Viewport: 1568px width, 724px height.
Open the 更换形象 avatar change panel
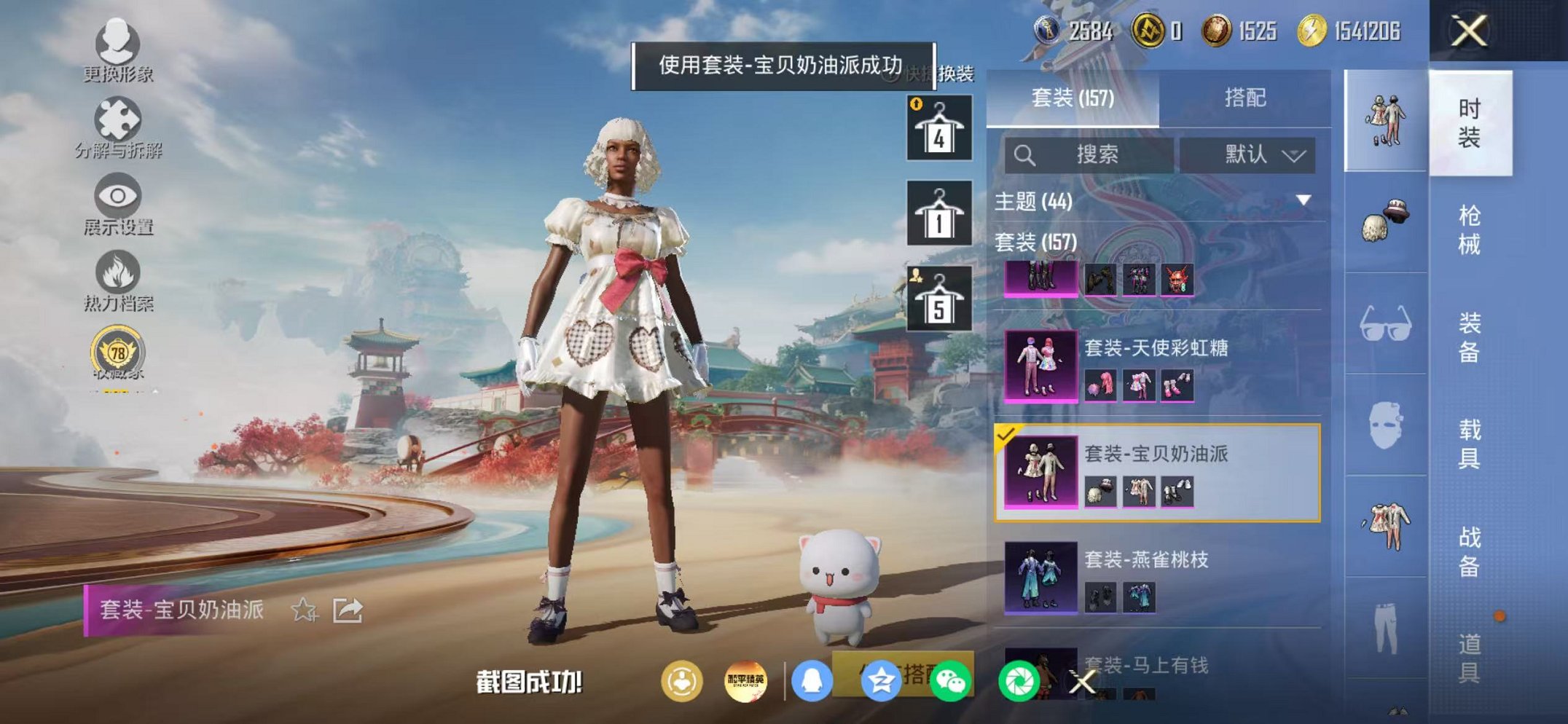point(118,45)
